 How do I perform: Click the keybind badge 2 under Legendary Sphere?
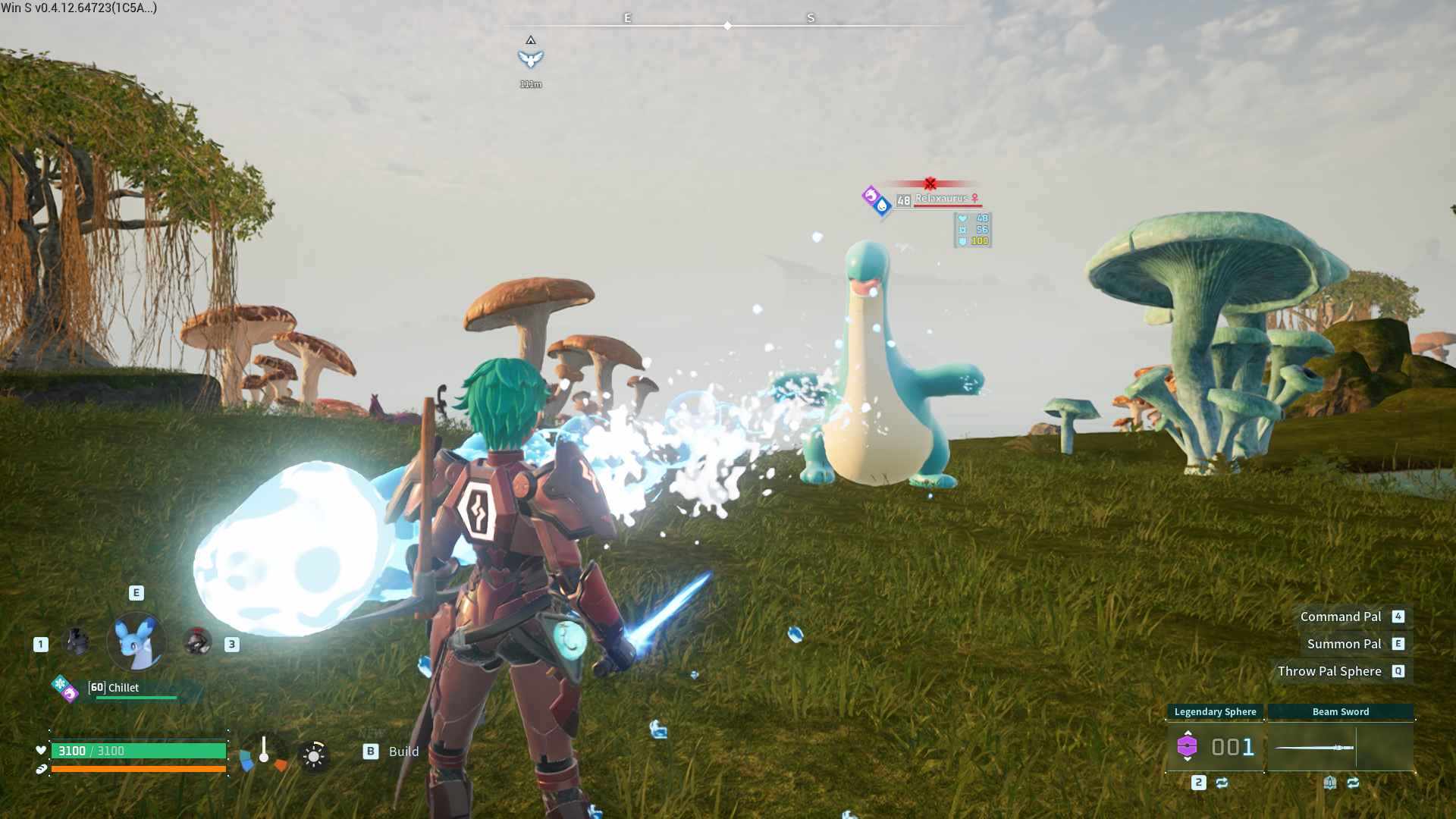tap(1198, 783)
